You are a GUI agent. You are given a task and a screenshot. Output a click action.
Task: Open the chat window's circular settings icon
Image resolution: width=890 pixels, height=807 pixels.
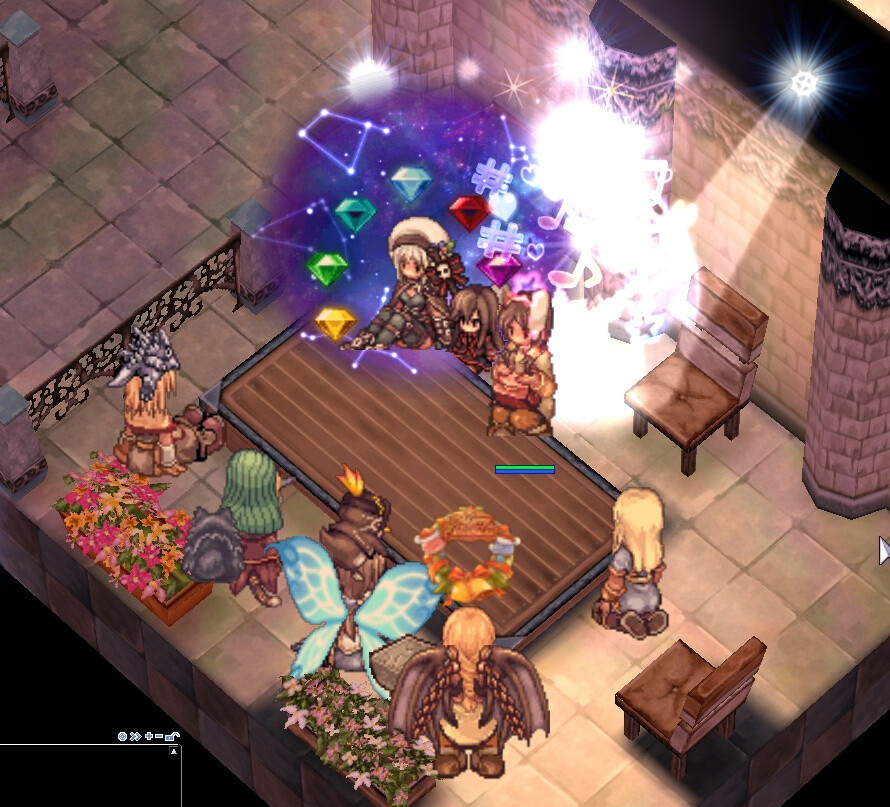pos(123,736)
